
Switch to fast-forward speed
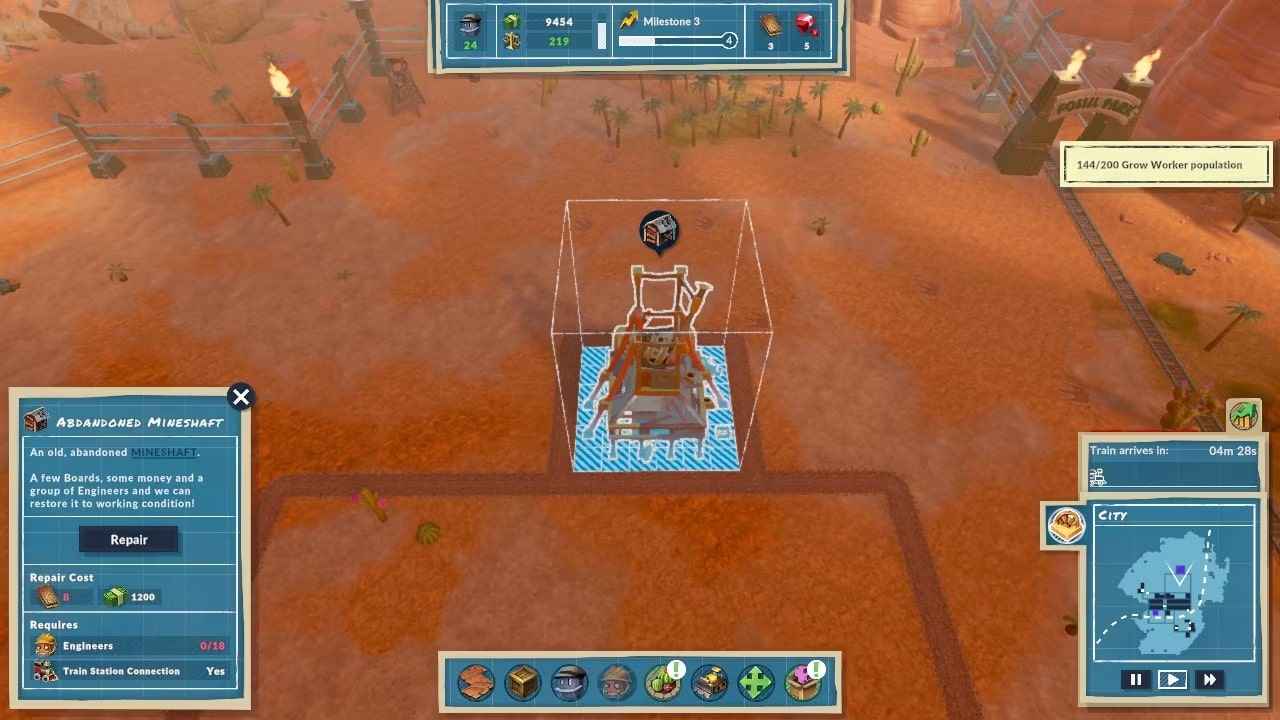pos(1209,680)
